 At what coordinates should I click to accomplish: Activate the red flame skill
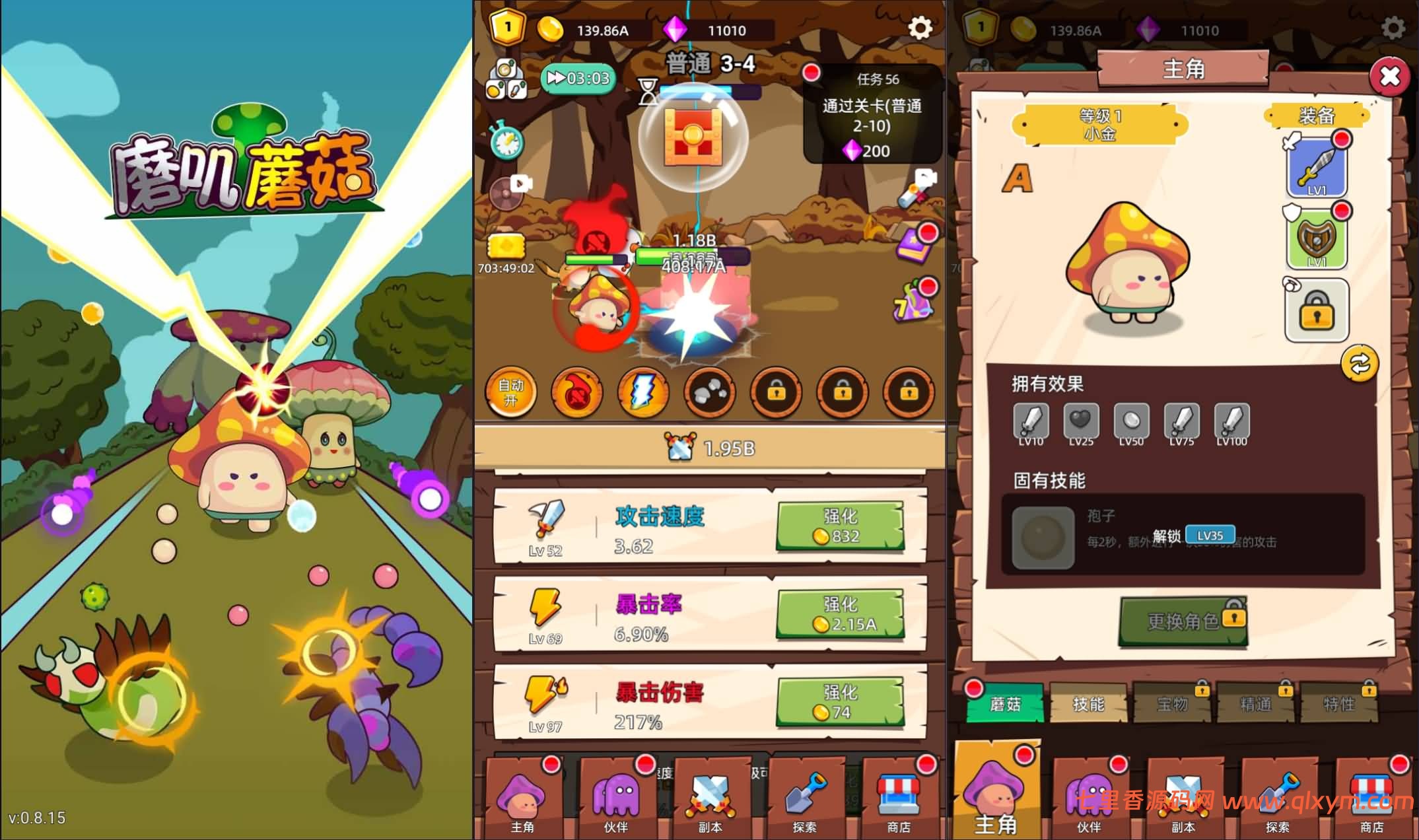tap(576, 392)
